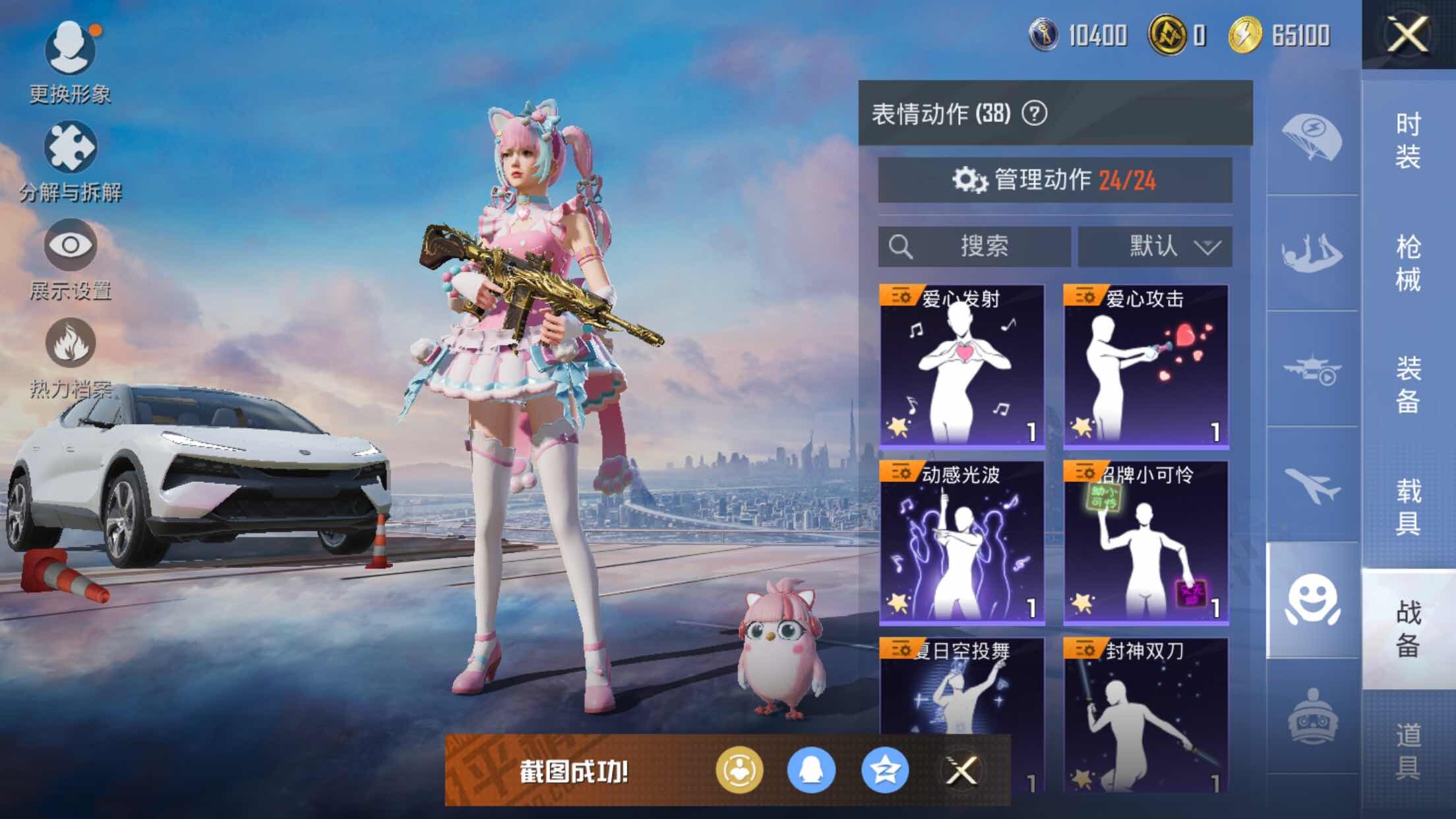
Task: Switch to the 时装 outfits tab
Action: pos(1408,140)
